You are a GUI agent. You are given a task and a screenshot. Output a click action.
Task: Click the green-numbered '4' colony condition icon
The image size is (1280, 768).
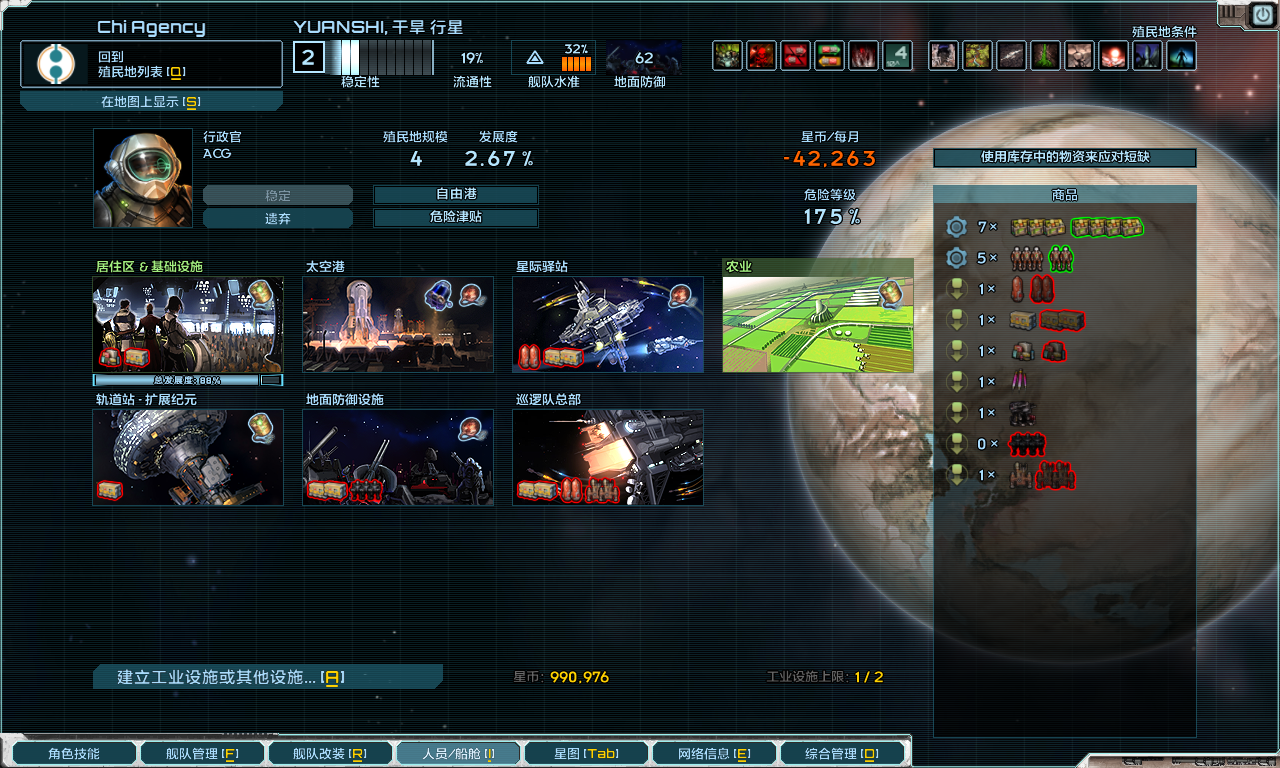tap(897, 56)
